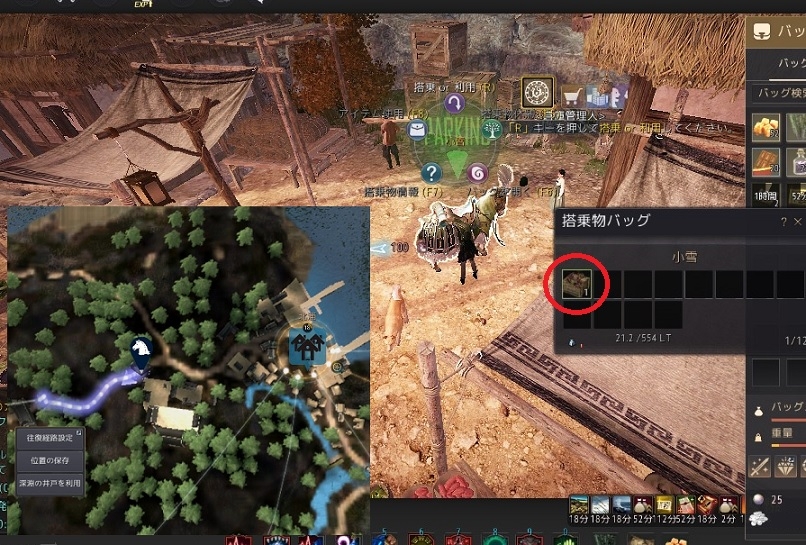Select the brown chocolate bar inventory item
The height and width of the screenshot is (545, 806).
765,160
